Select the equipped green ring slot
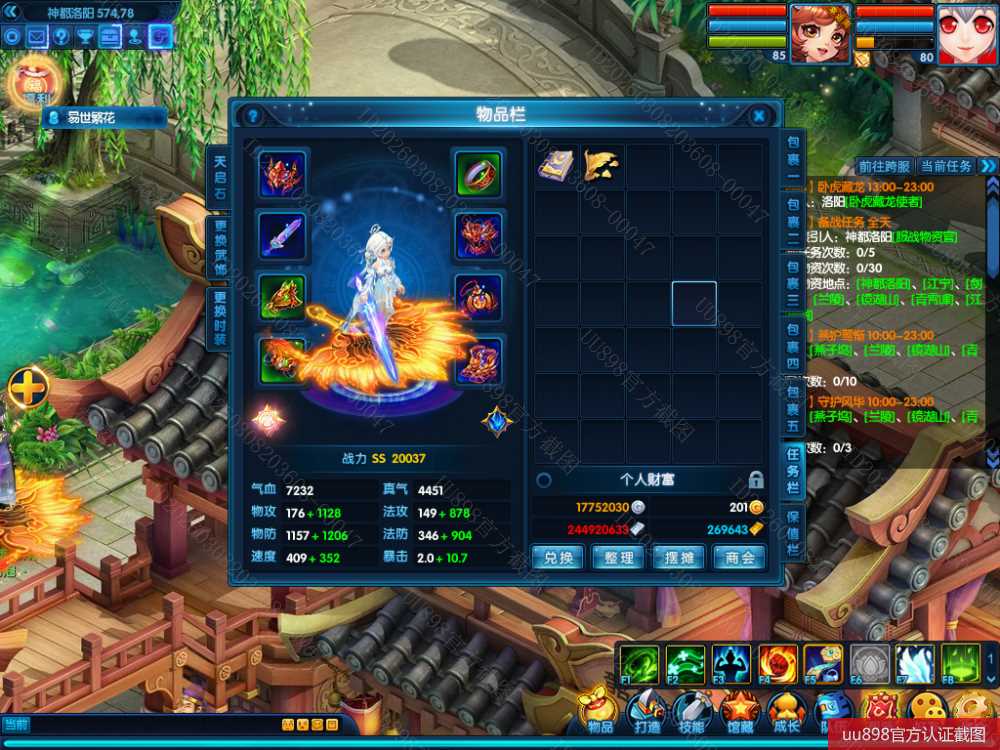 (x=478, y=174)
